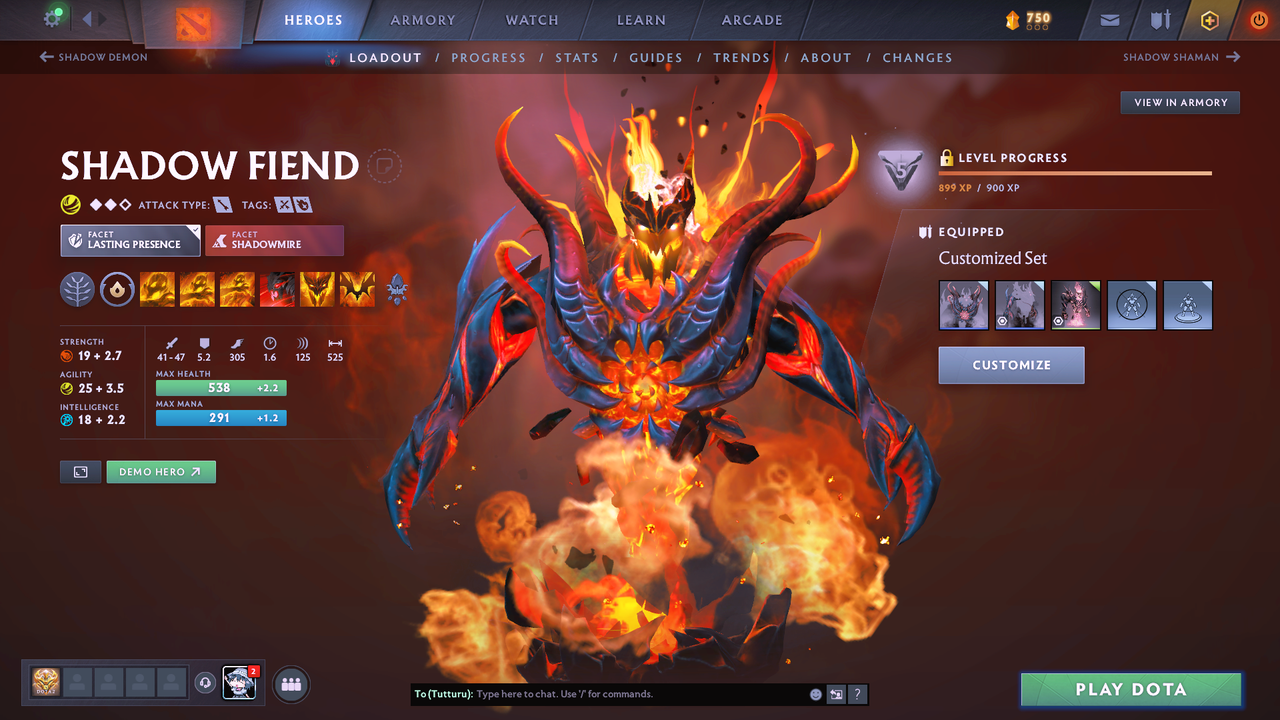
Task: Select the Lasting Presence facet
Action: (x=130, y=240)
